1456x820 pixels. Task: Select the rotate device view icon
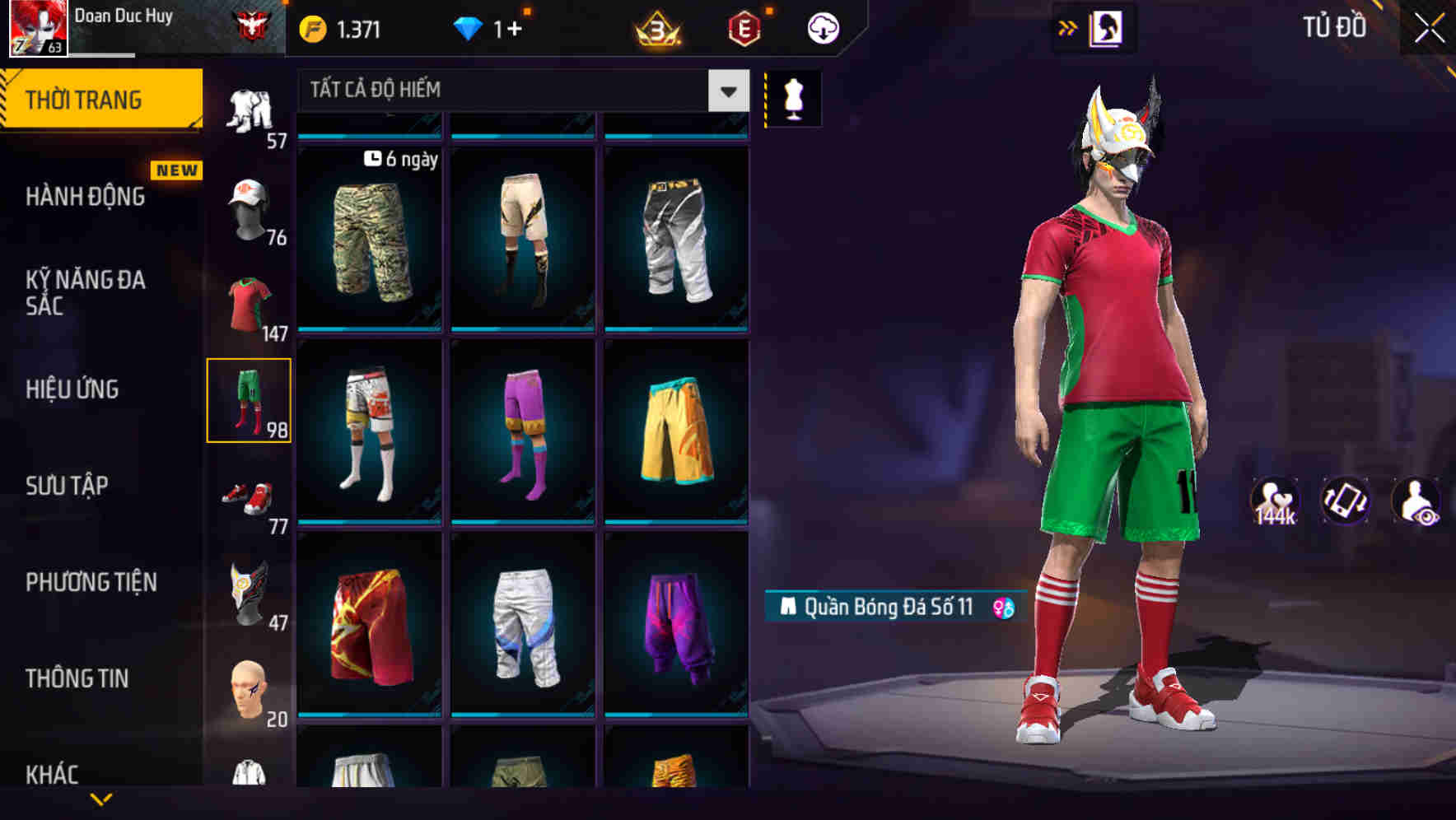1346,500
